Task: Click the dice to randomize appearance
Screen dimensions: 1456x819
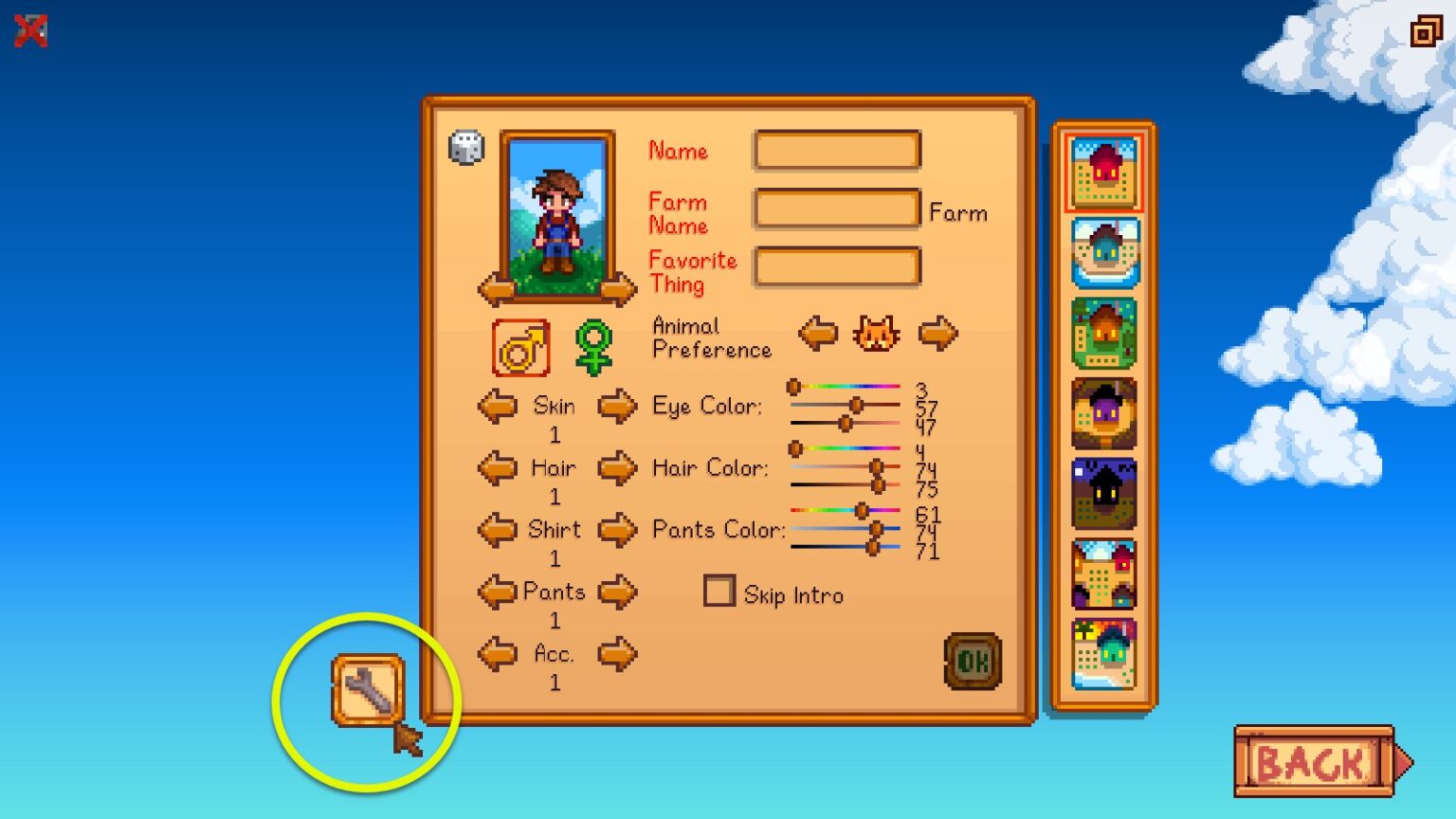Action: click(464, 148)
